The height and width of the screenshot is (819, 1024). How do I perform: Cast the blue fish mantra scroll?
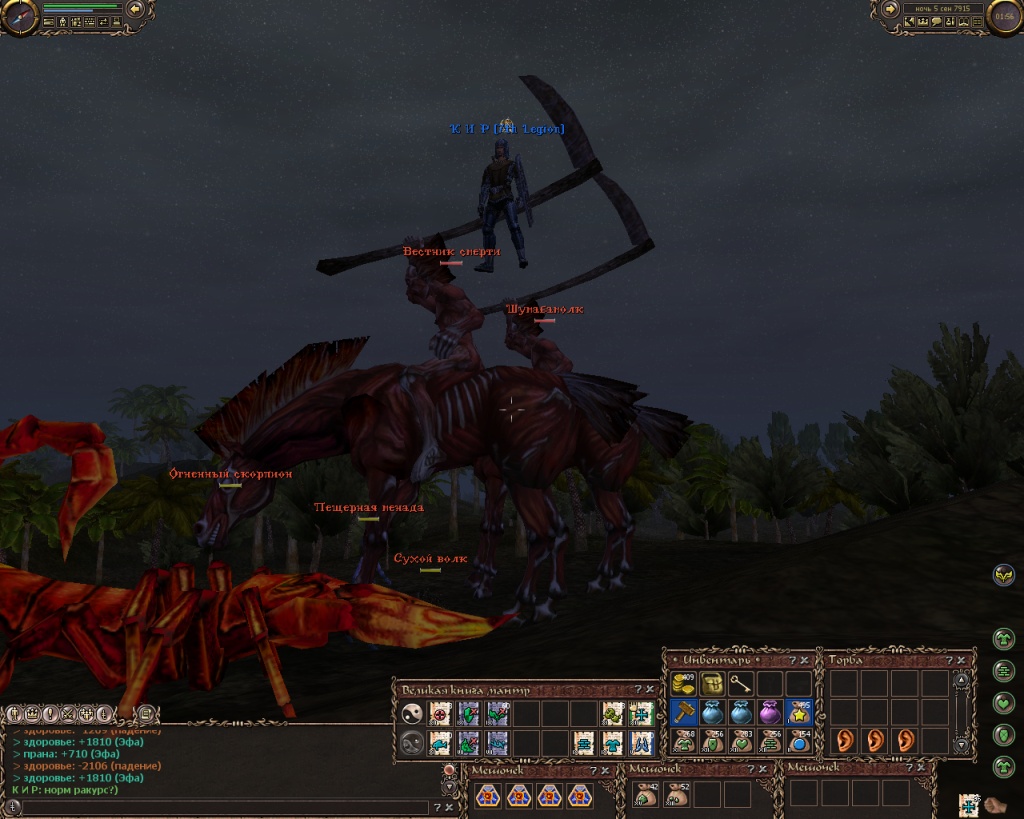tap(440, 743)
